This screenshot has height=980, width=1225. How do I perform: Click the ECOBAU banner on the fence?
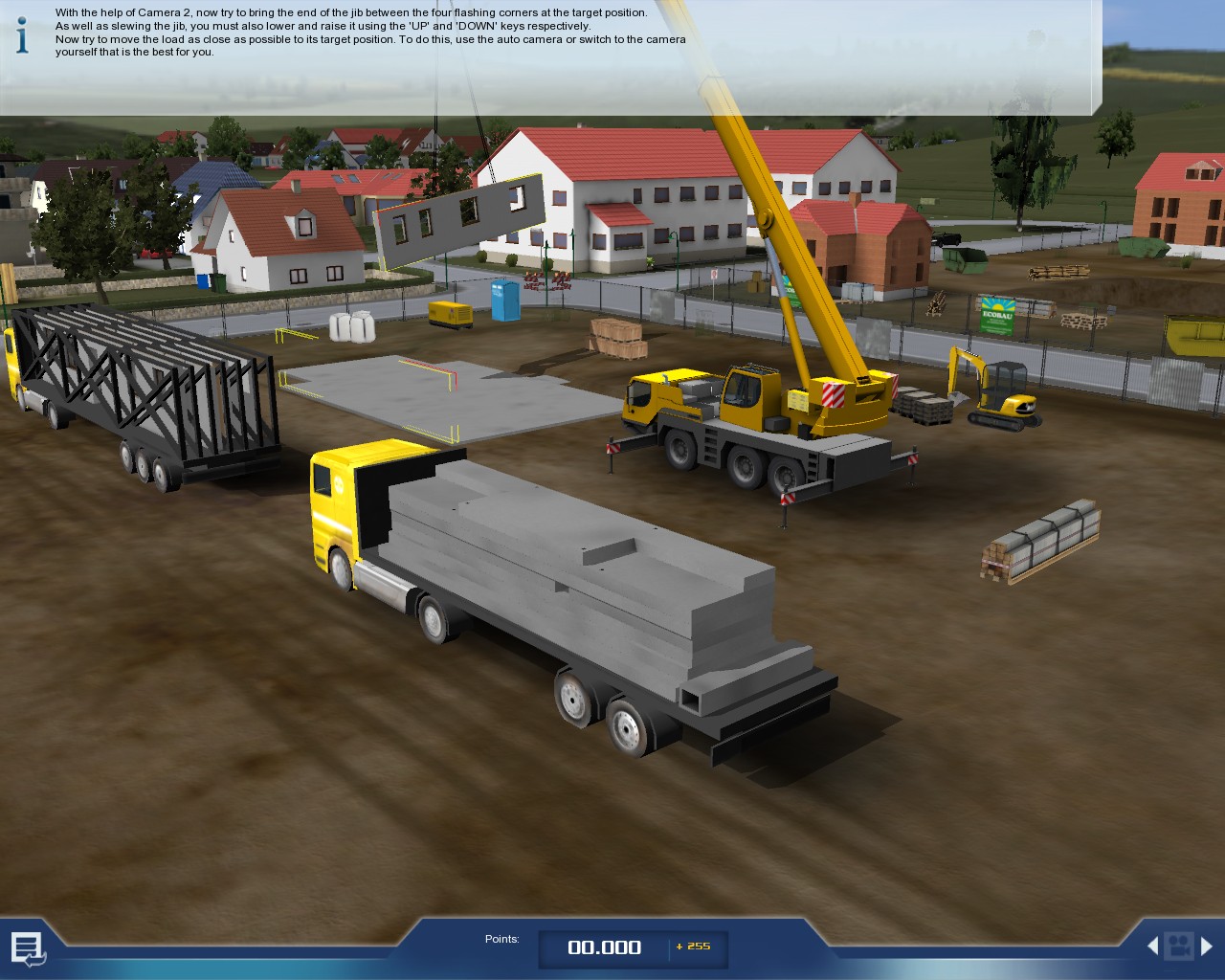pos(997,317)
